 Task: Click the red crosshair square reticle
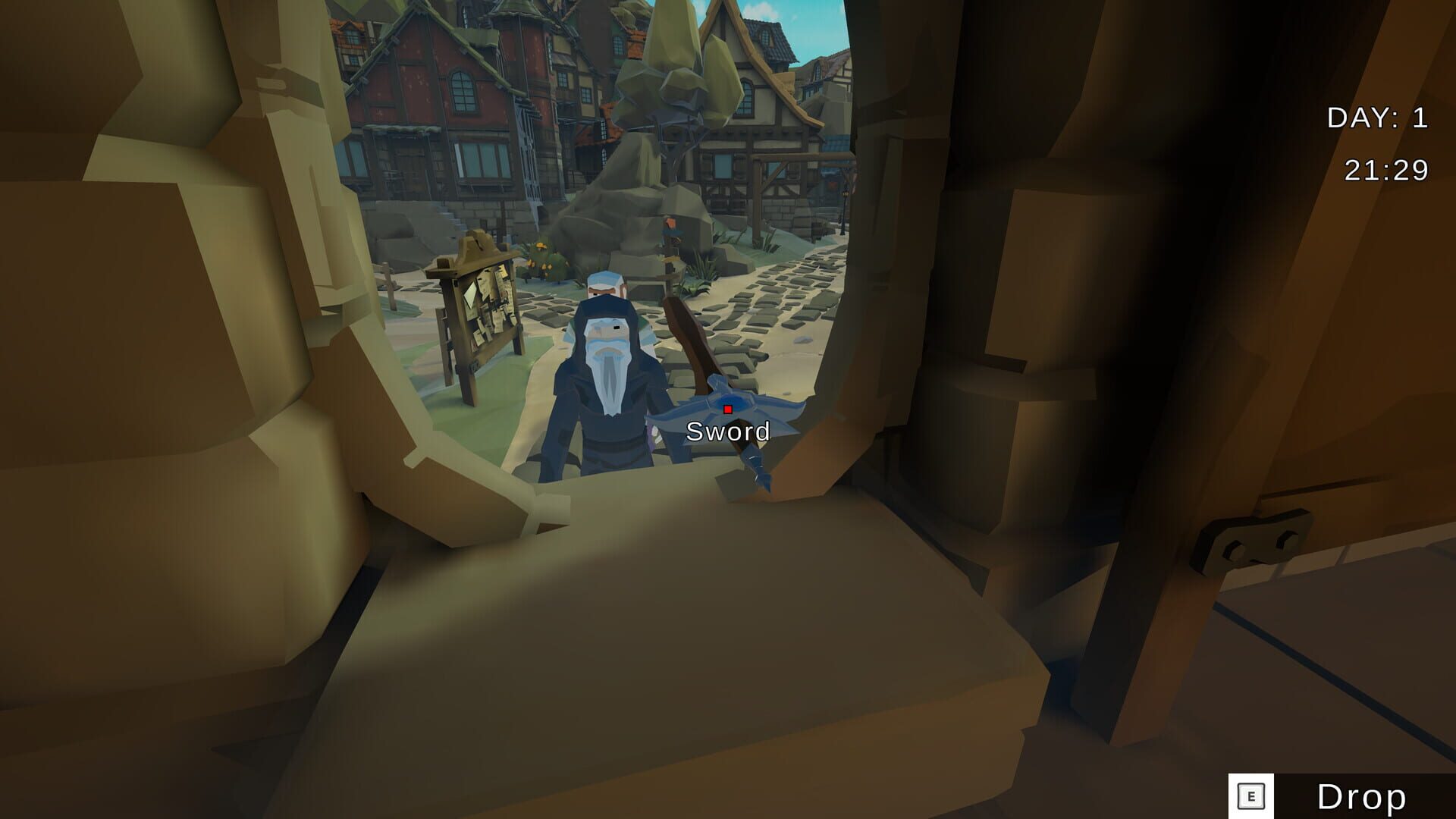pyautogui.click(x=727, y=407)
